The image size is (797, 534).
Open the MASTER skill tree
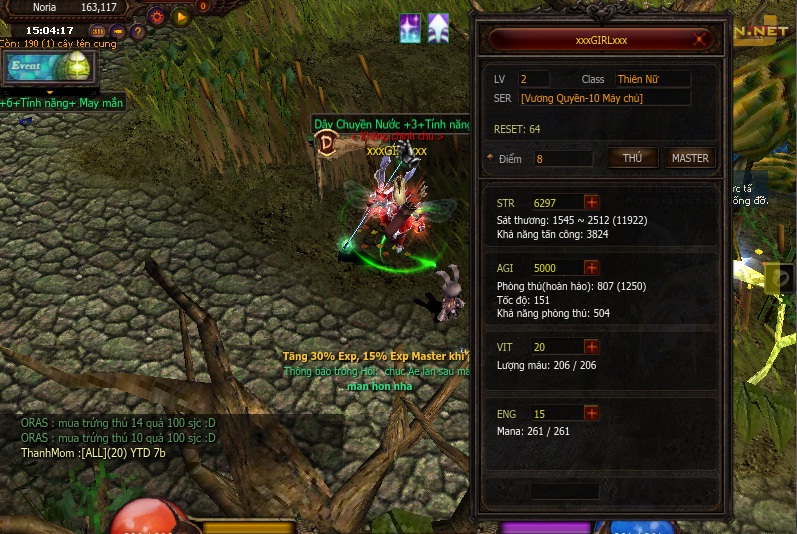(x=690, y=158)
